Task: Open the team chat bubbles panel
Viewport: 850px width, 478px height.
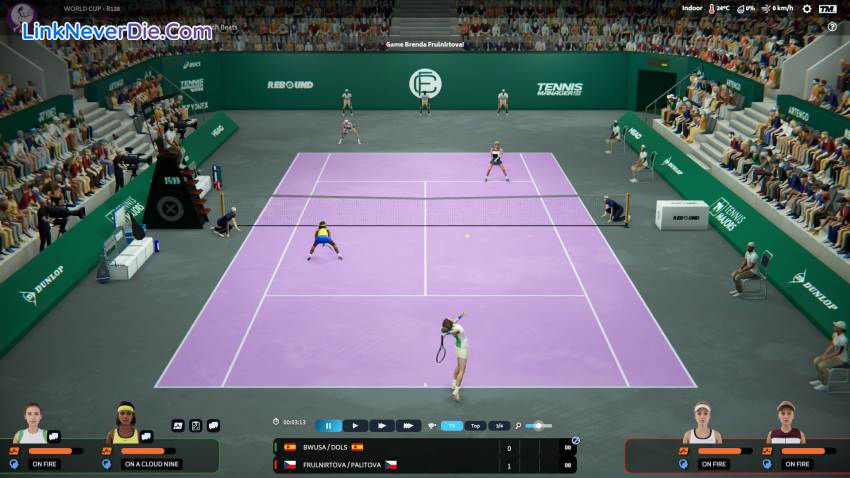Action: click(x=213, y=425)
